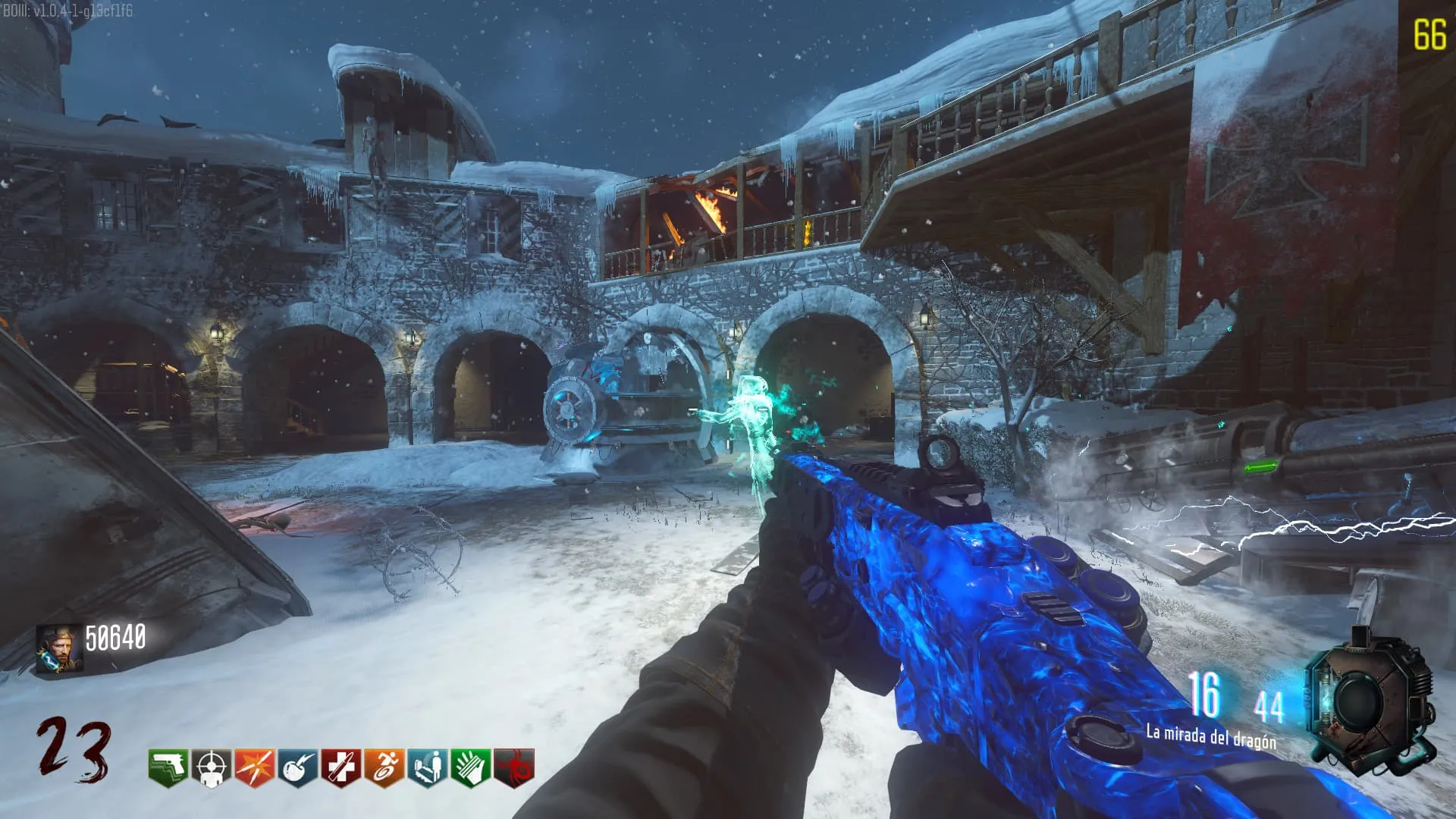Select the Juggernog red cross perk icon
The image size is (1456, 819).
coord(341,768)
